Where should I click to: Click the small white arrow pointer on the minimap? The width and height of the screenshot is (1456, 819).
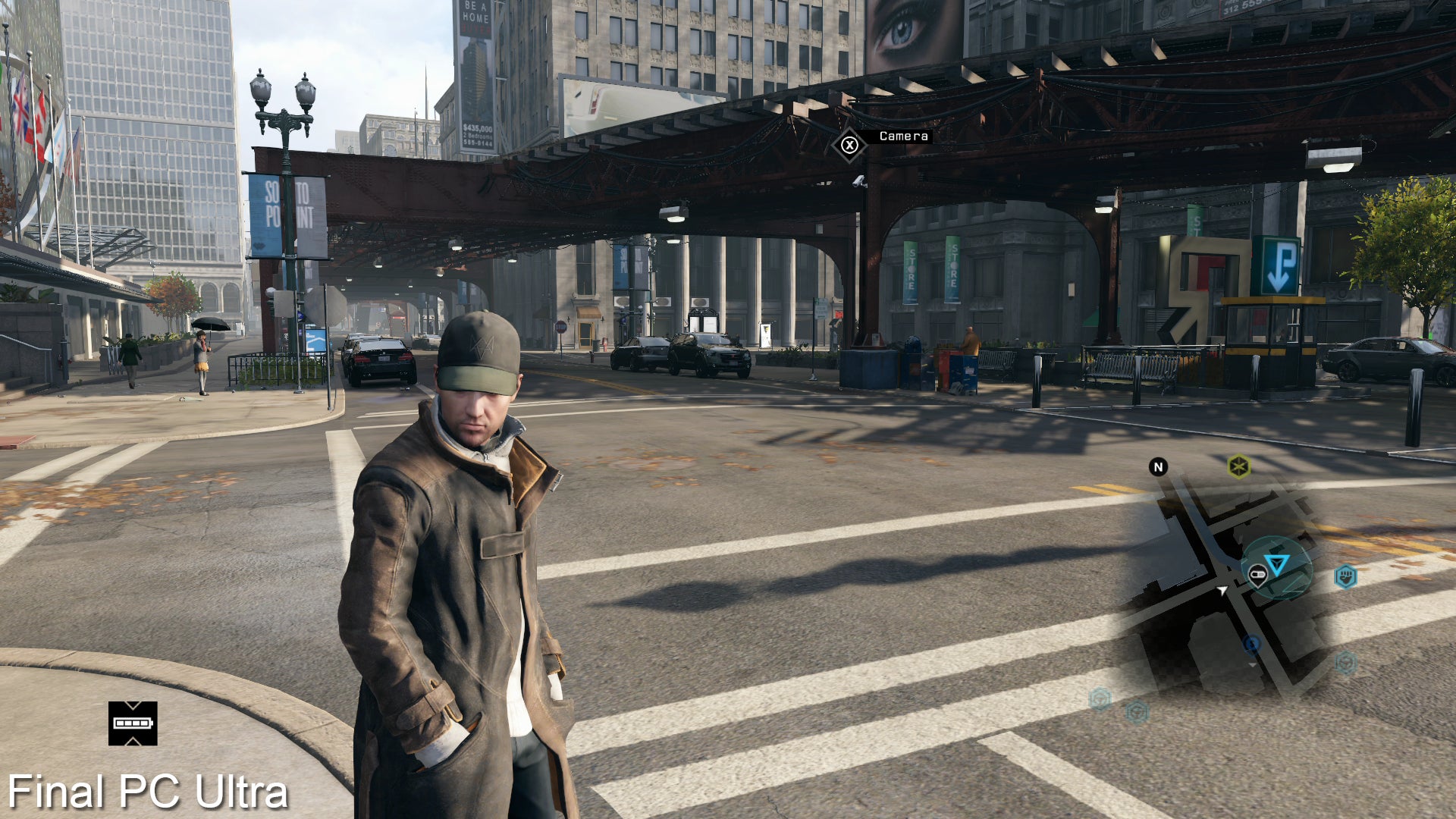1223,590
